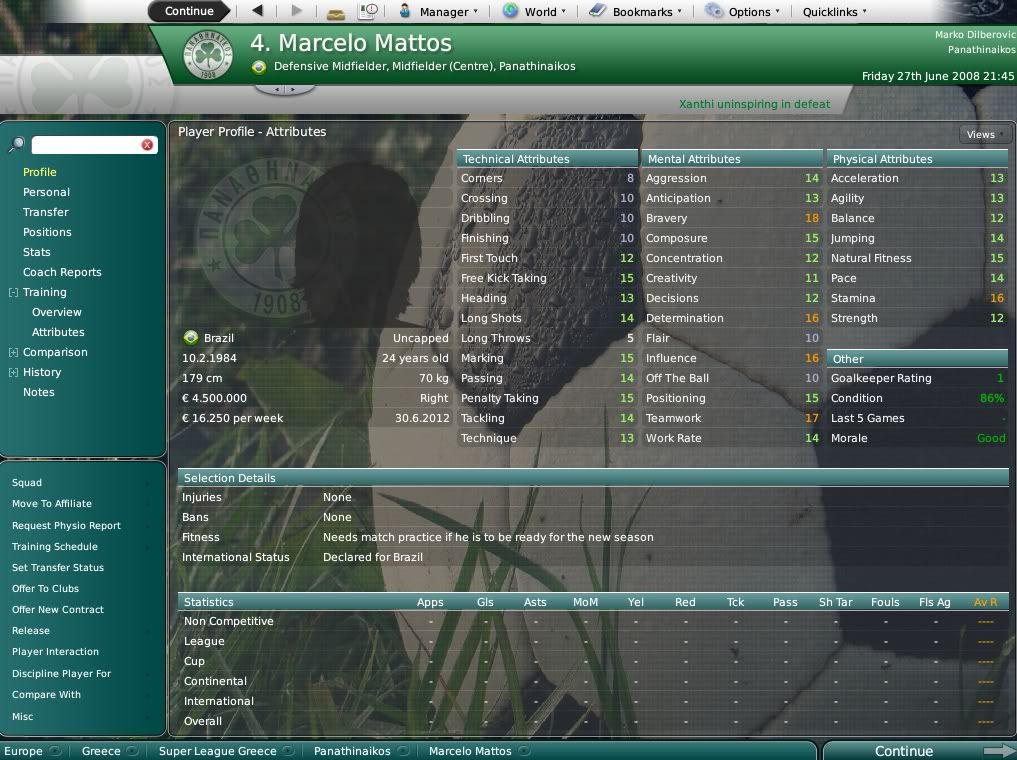View the player's Positions

tap(47, 232)
